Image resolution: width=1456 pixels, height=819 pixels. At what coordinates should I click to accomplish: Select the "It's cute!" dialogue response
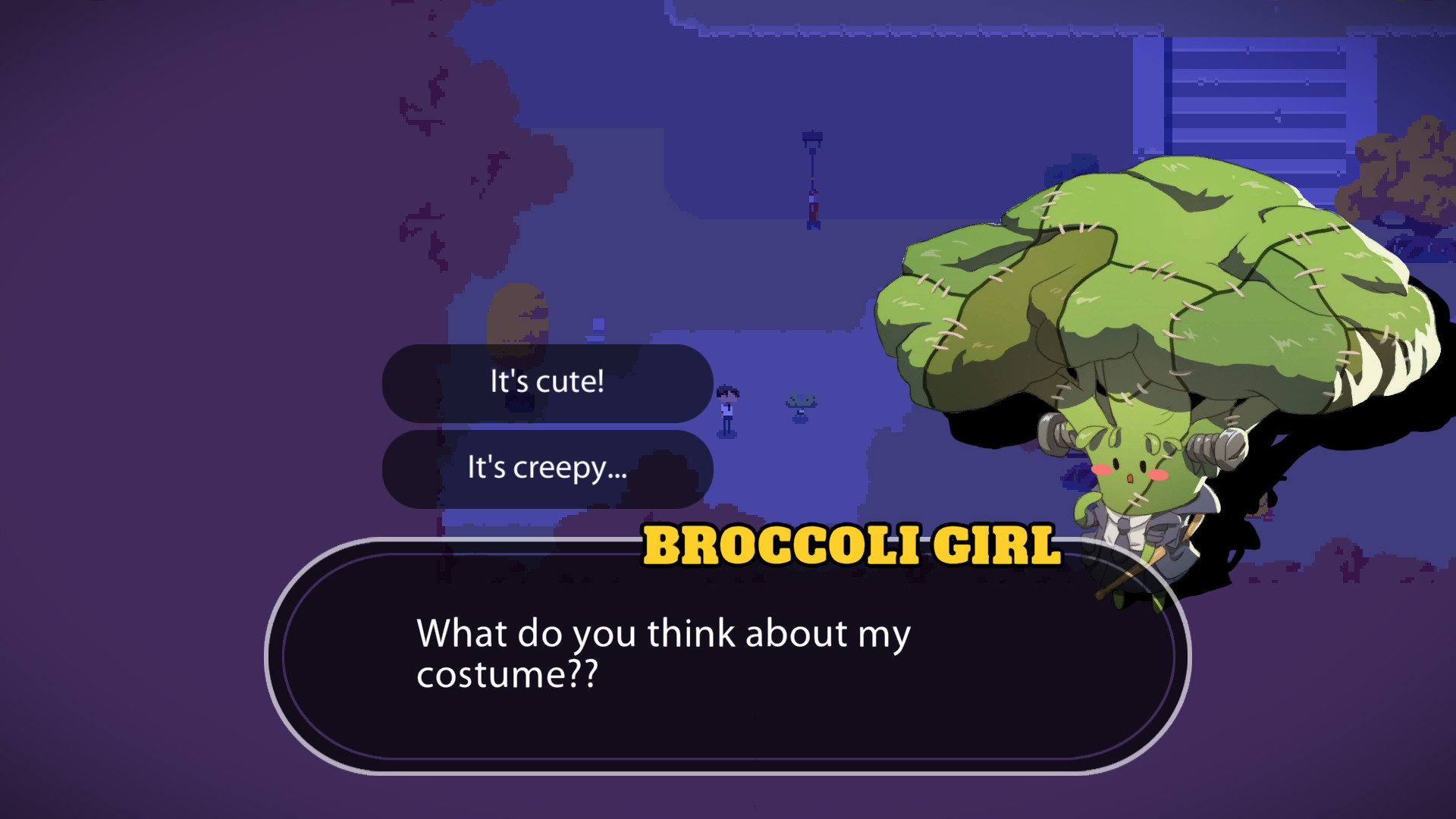pyautogui.click(x=546, y=383)
